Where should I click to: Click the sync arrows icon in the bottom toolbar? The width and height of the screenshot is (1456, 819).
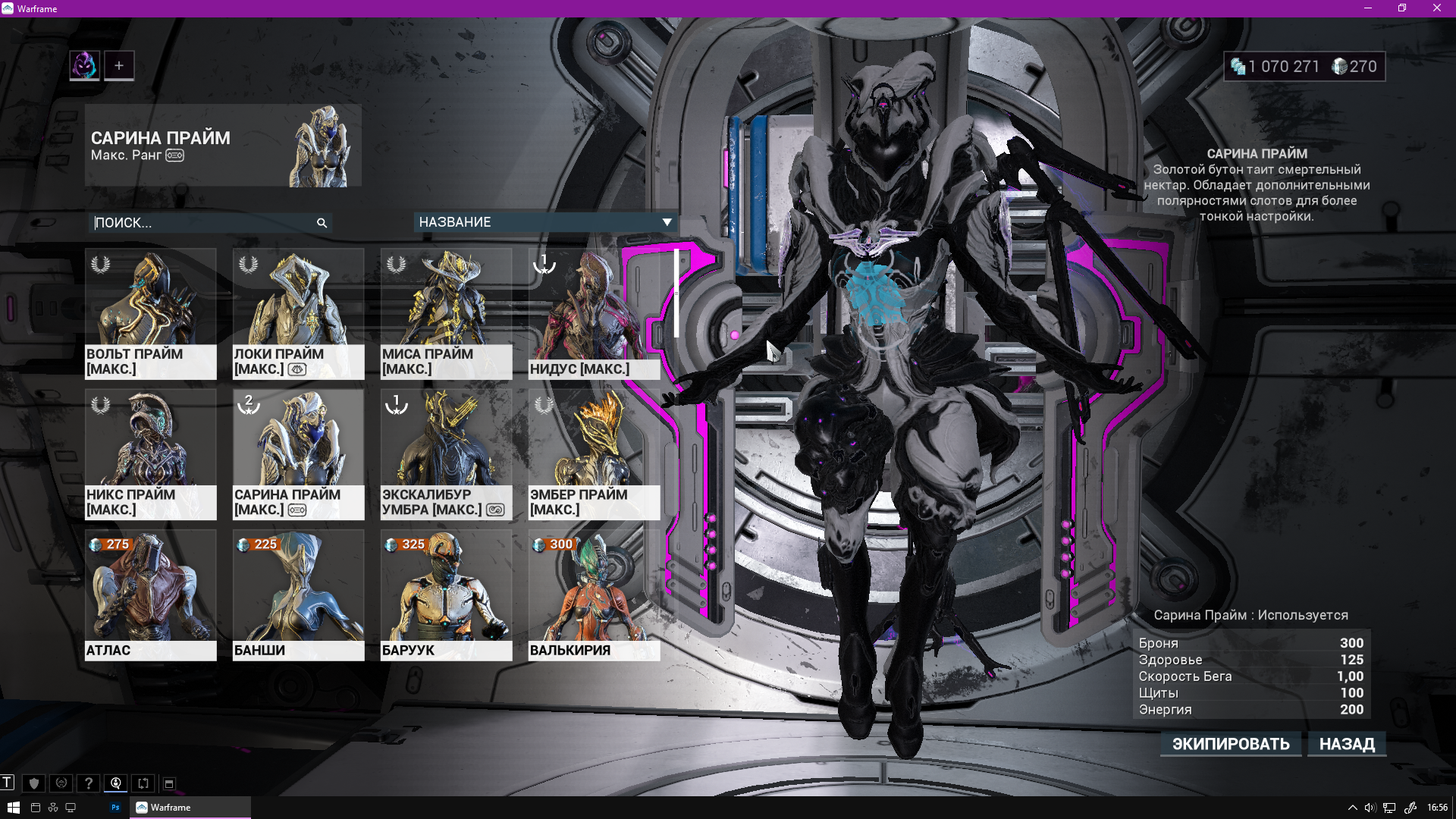tap(143, 783)
